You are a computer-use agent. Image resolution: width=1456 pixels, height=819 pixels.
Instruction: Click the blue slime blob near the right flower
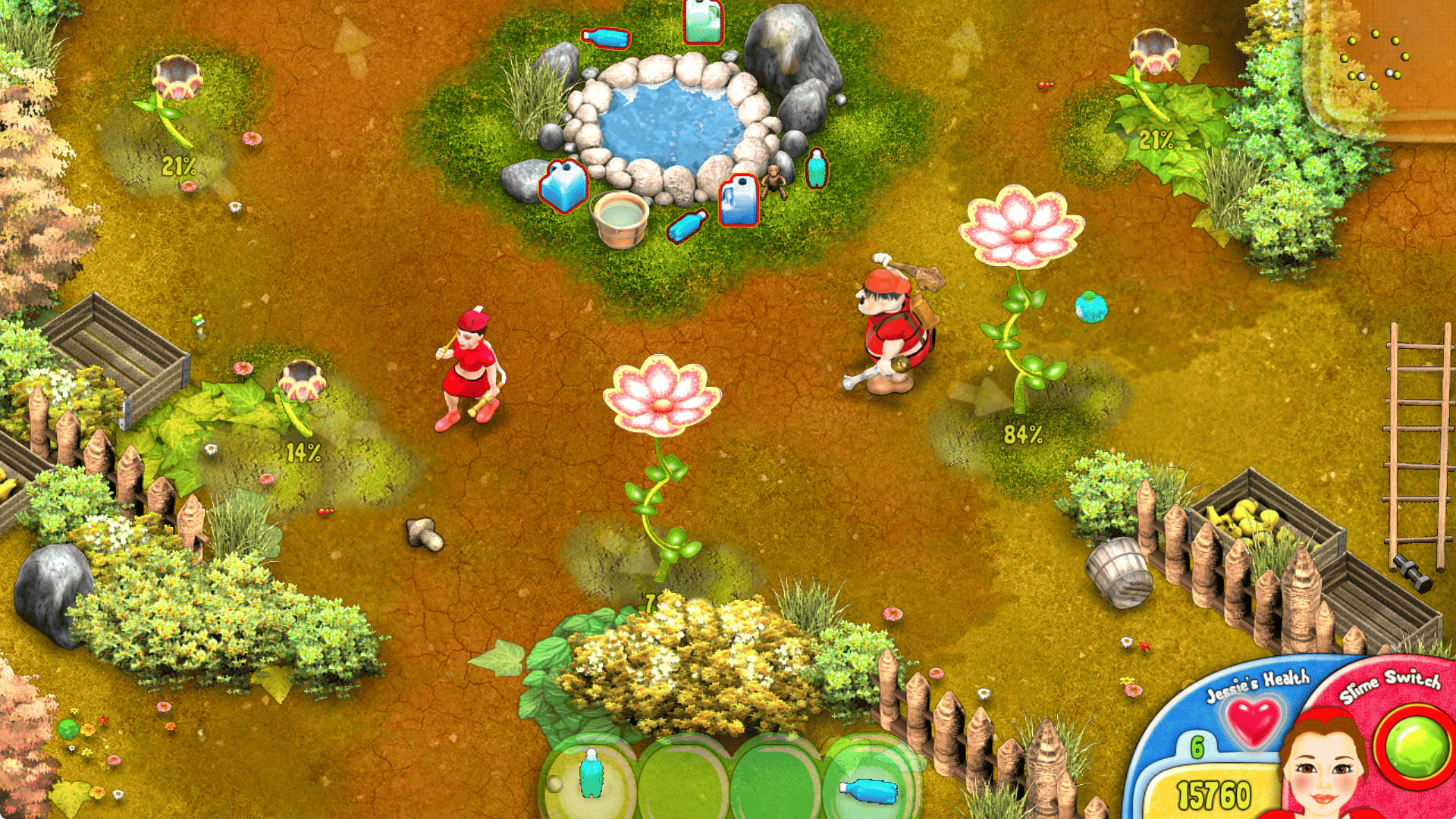(1090, 307)
